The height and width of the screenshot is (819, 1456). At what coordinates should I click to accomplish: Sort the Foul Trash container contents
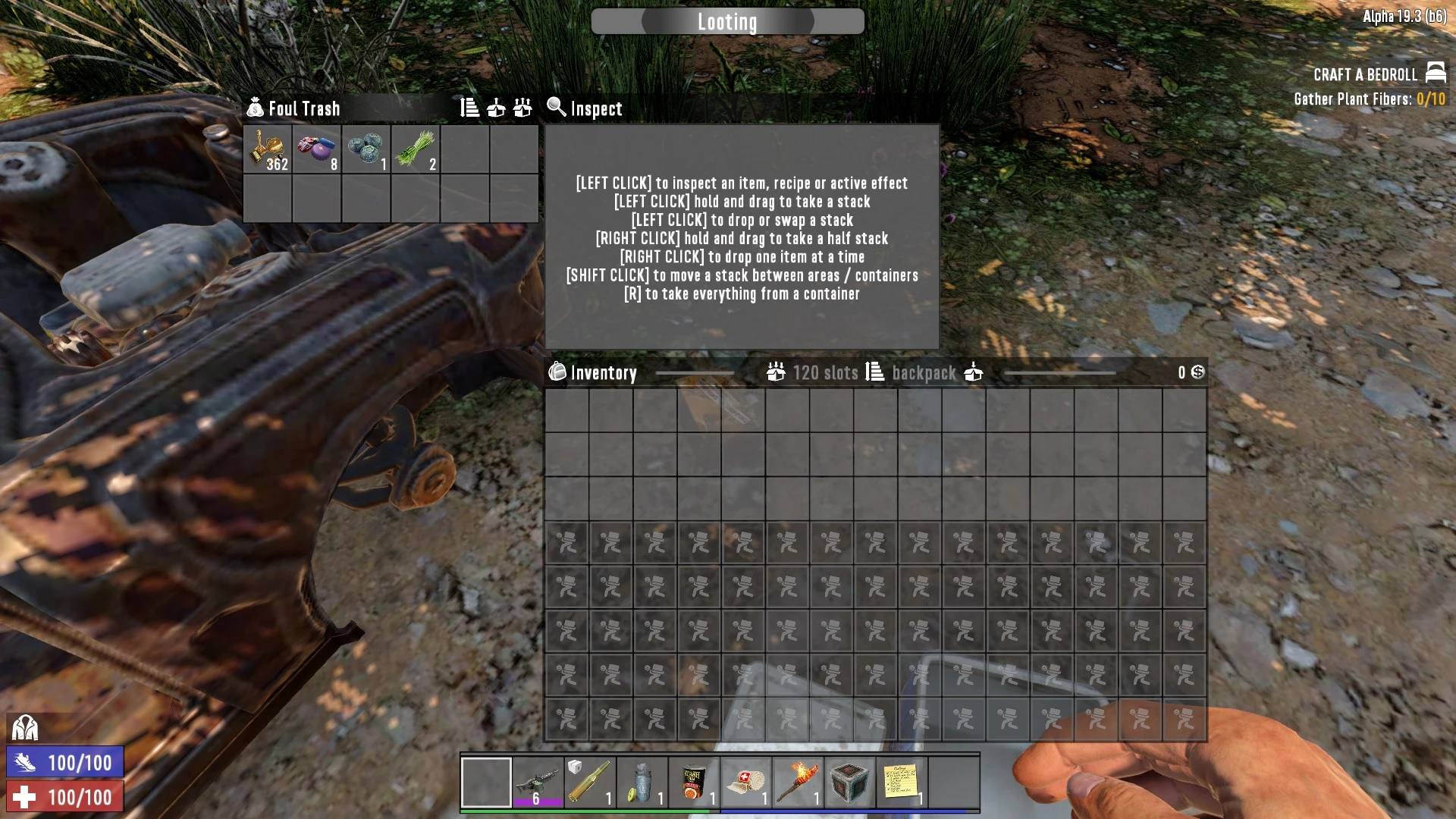tap(469, 108)
